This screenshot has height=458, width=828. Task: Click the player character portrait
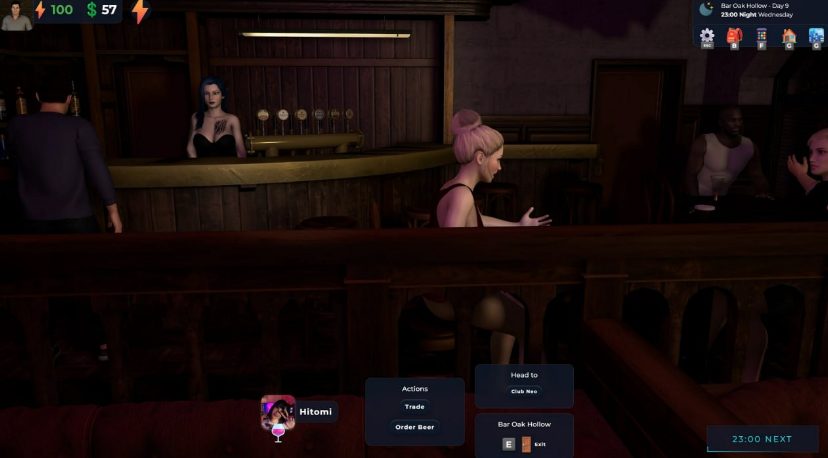(x=16, y=14)
